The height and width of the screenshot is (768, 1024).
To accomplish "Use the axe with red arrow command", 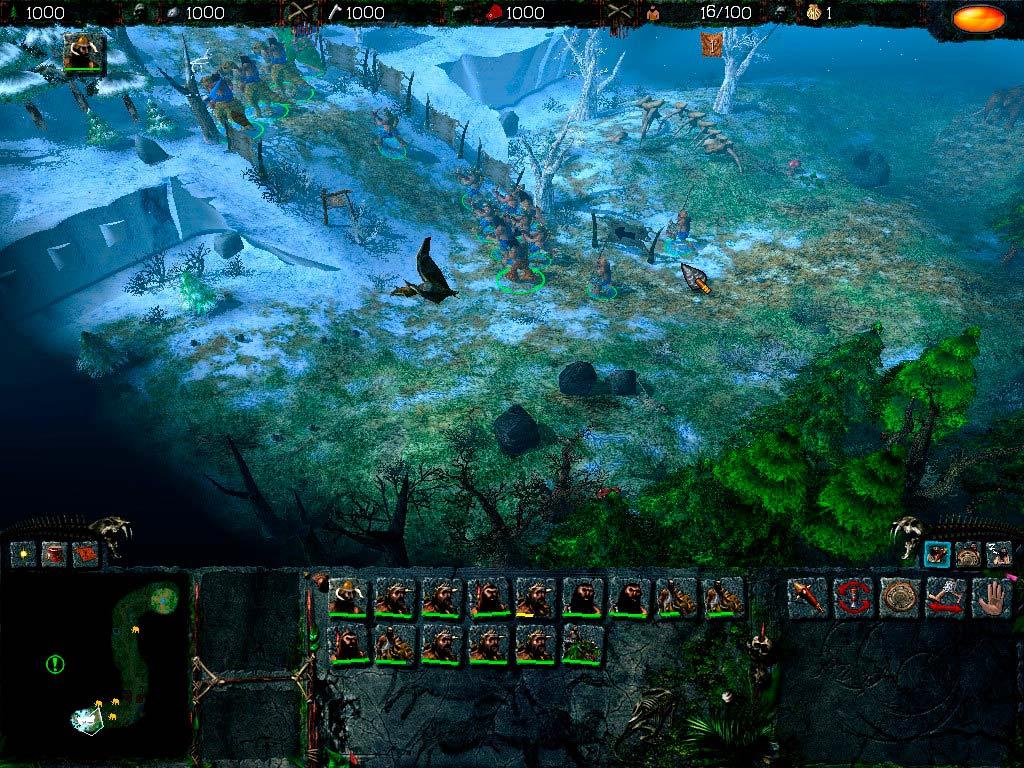I will 945,597.
